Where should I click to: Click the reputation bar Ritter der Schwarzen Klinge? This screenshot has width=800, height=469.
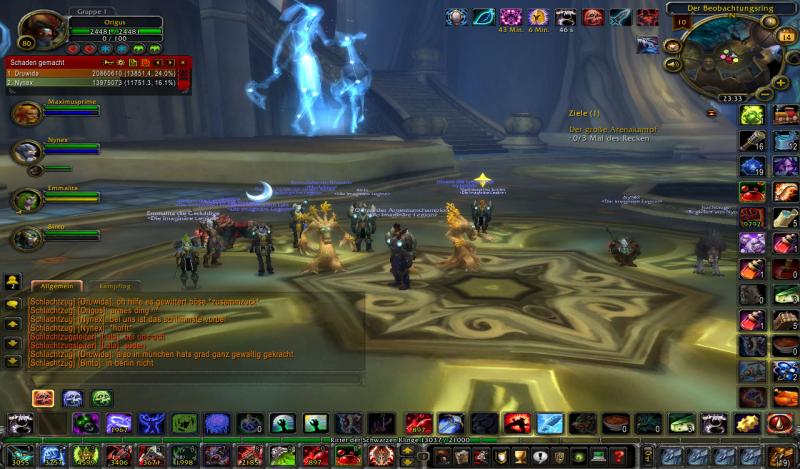(x=400, y=439)
